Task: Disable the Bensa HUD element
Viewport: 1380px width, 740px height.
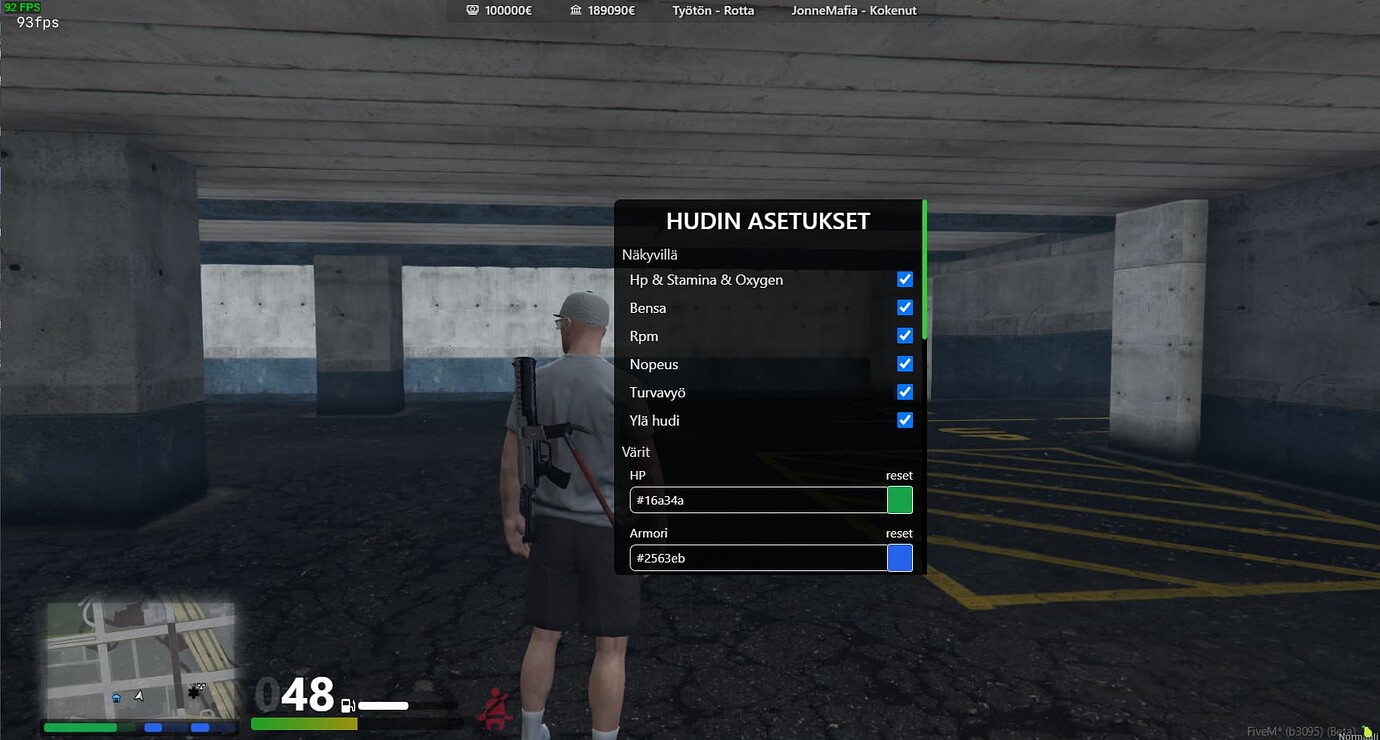Action: (x=904, y=307)
